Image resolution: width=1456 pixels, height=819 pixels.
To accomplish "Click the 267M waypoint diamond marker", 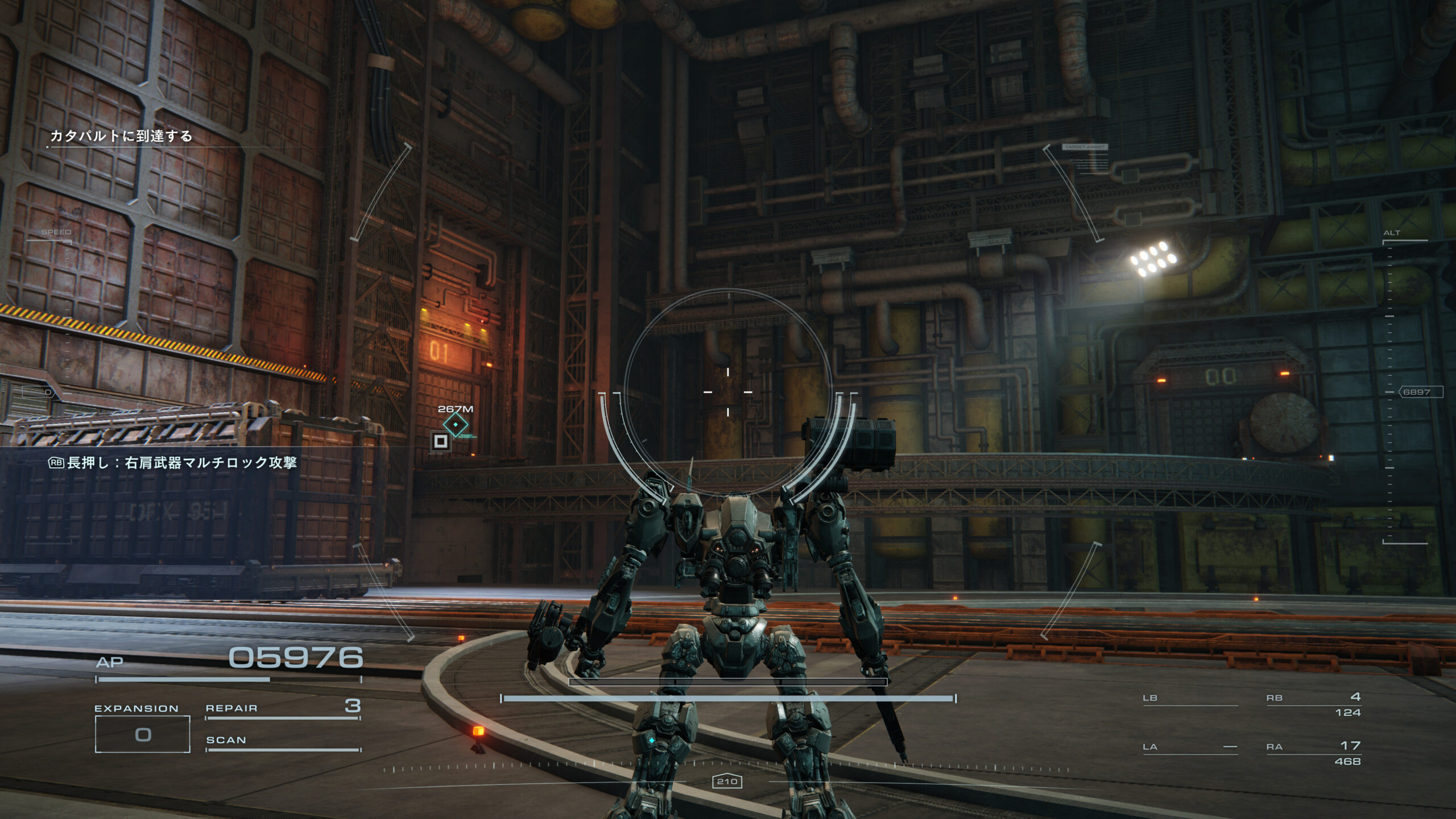I will tap(456, 424).
